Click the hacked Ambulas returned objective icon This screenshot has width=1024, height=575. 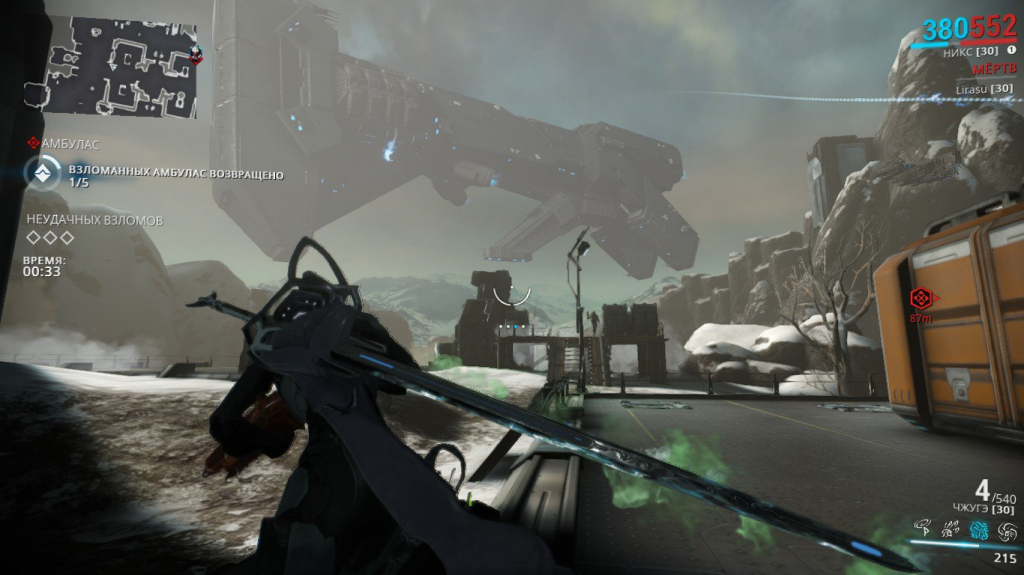pos(42,174)
